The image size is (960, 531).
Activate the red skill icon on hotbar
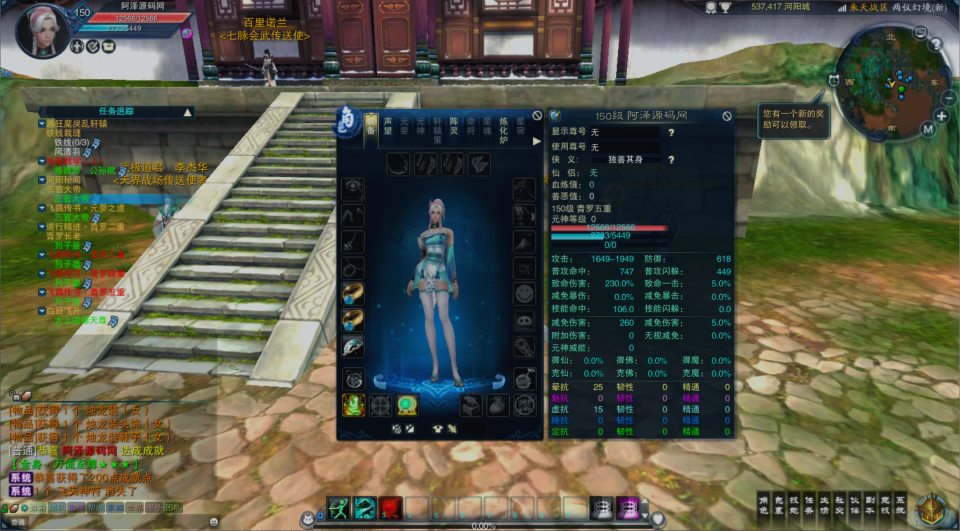pos(390,508)
